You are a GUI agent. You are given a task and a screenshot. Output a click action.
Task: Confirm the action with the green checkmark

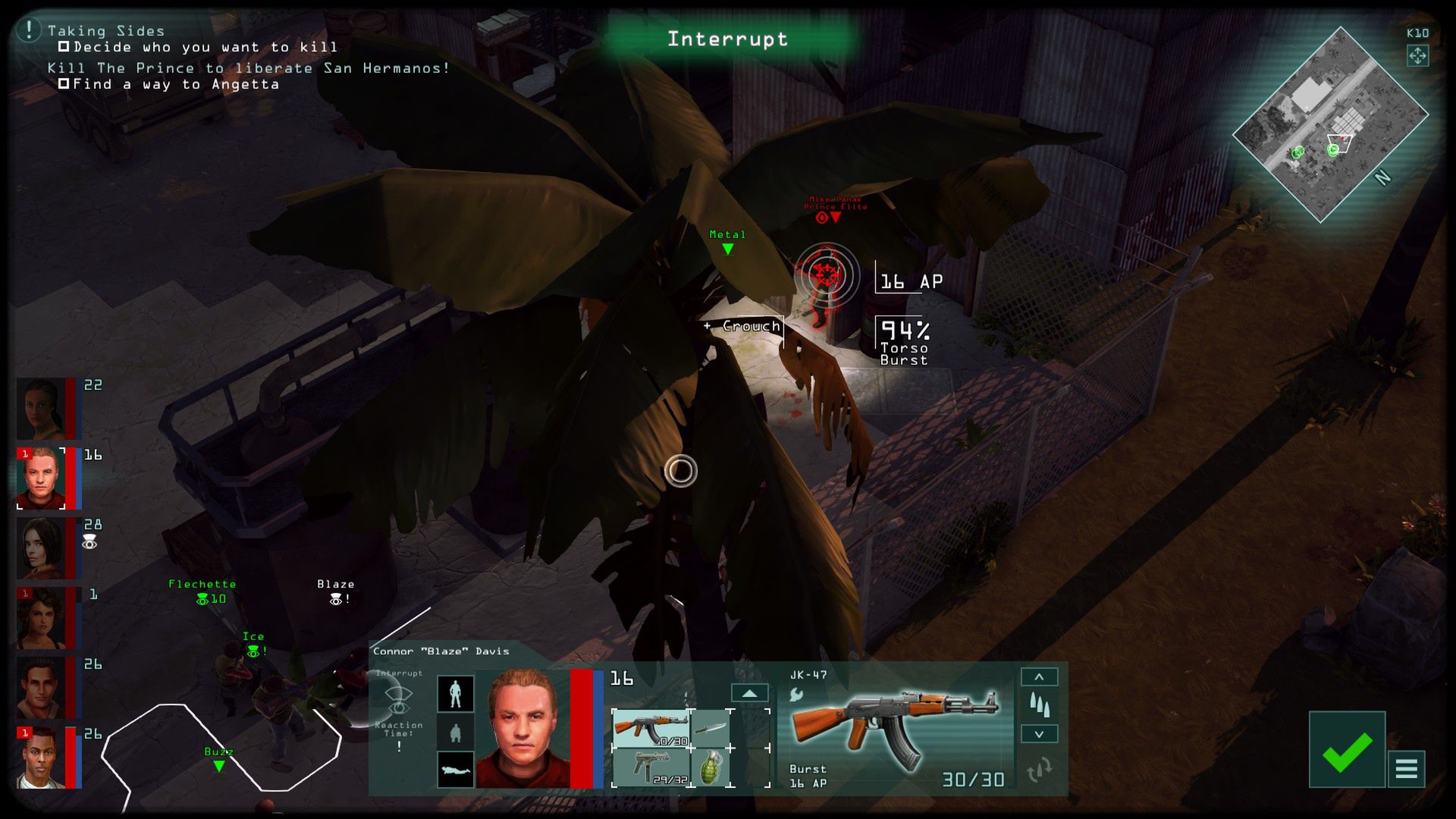pos(1346,750)
